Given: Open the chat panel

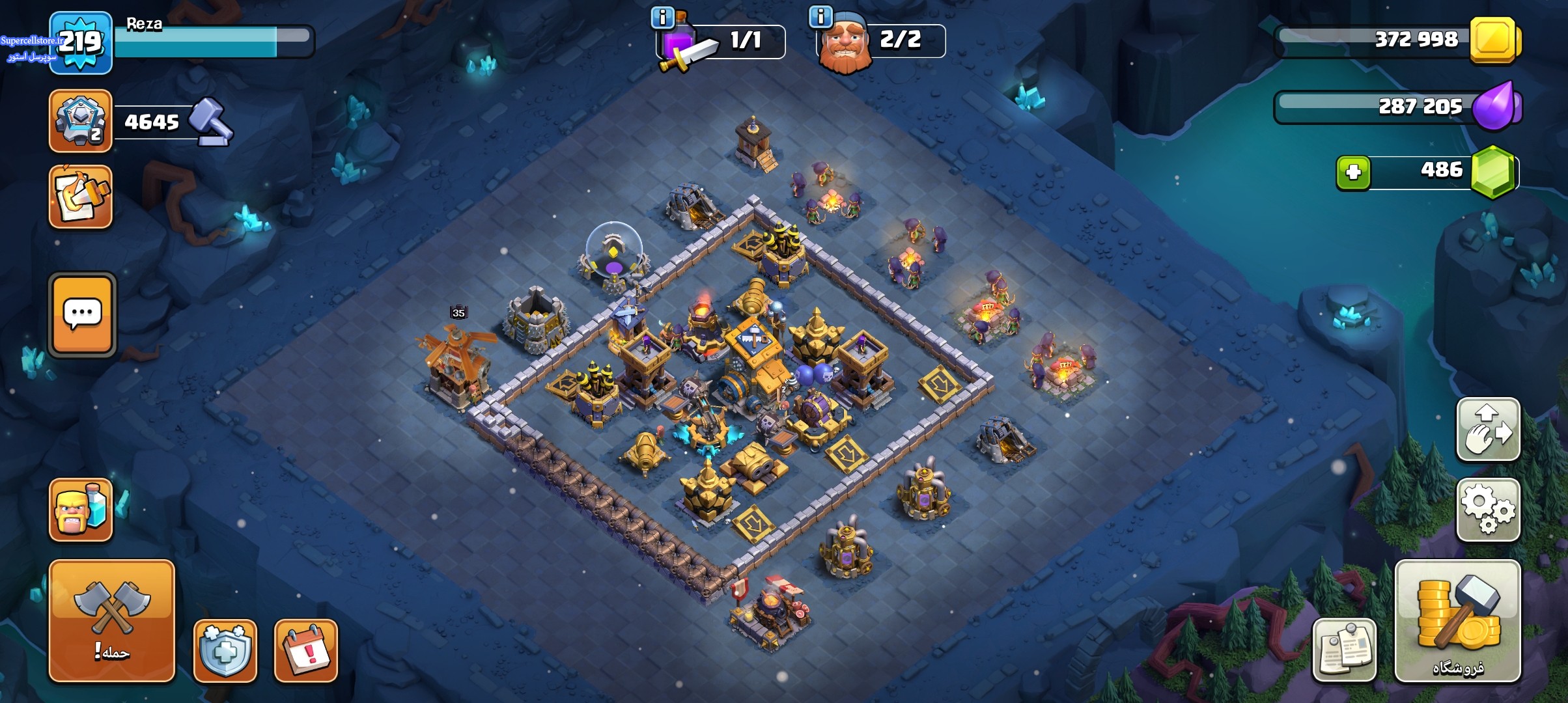Looking at the screenshot, I should (83, 315).
